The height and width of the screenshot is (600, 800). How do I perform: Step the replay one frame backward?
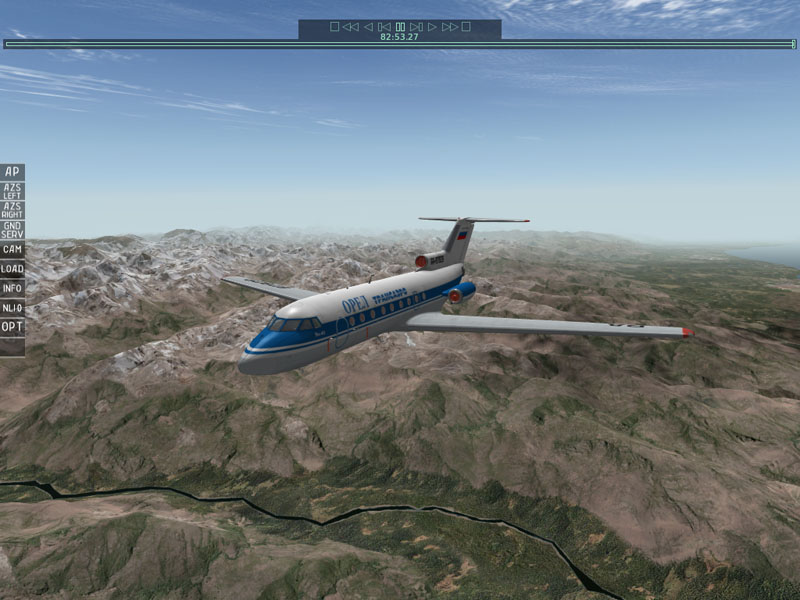(x=384, y=27)
